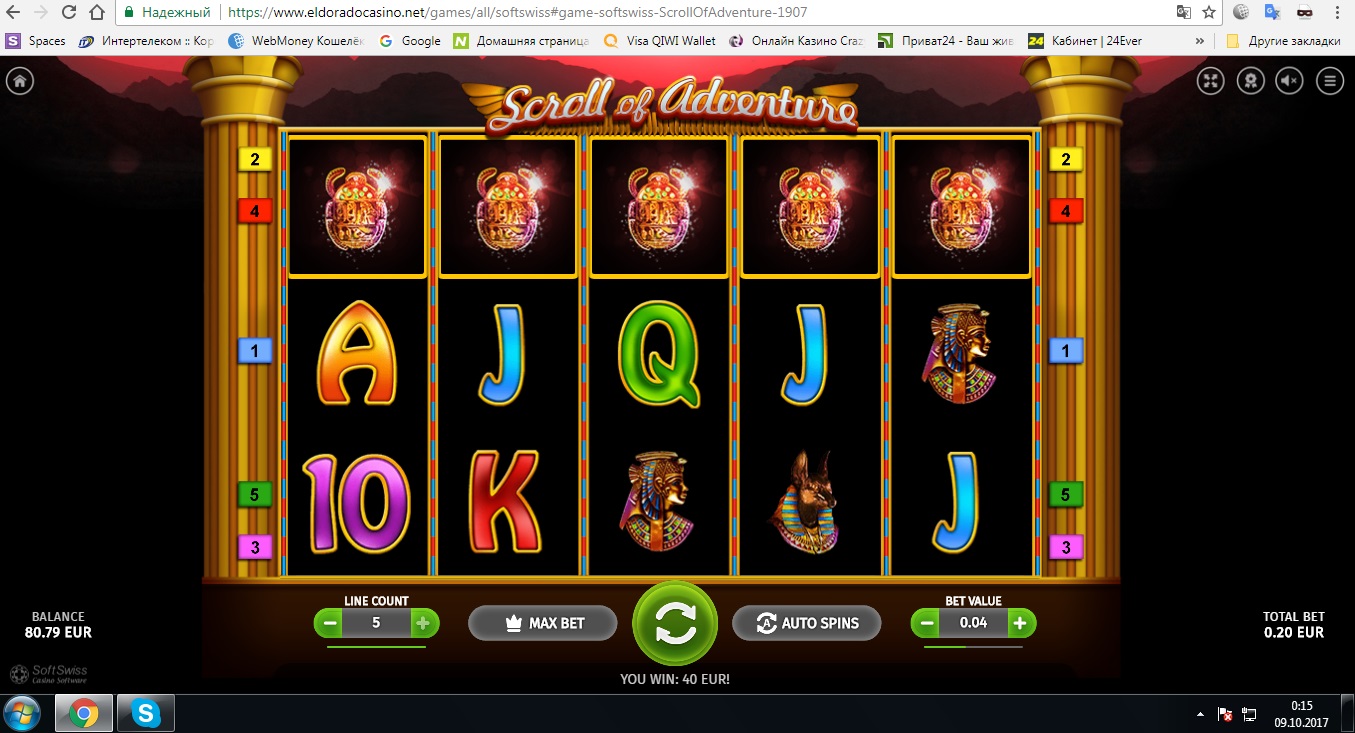Bookmark this page with the star
The height and width of the screenshot is (733, 1355).
pyautogui.click(x=1209, y=13)
